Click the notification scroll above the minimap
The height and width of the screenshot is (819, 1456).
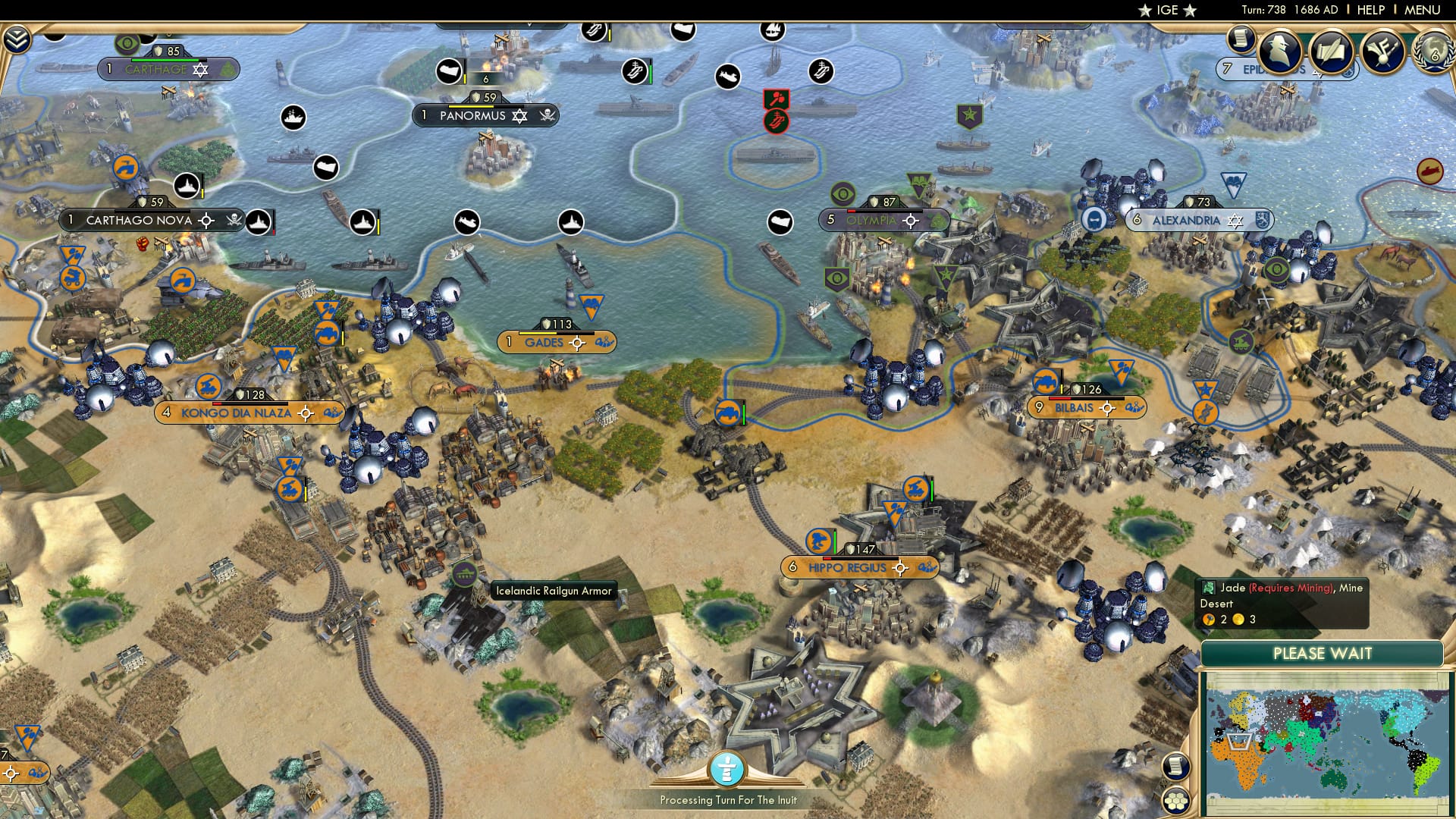point(1175,766)
